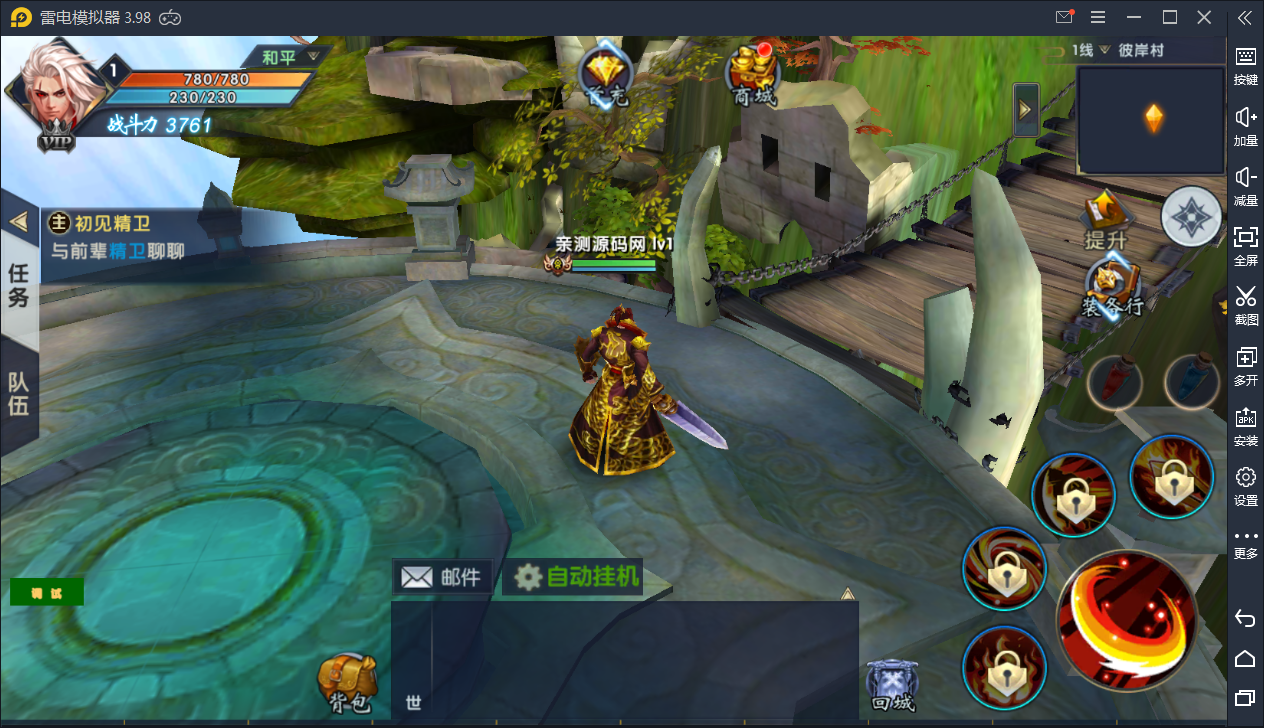This screenshot has height=728, width=1264.
Task: Toggle 自动挂机 auto-battle
Action: coord(576,577)
